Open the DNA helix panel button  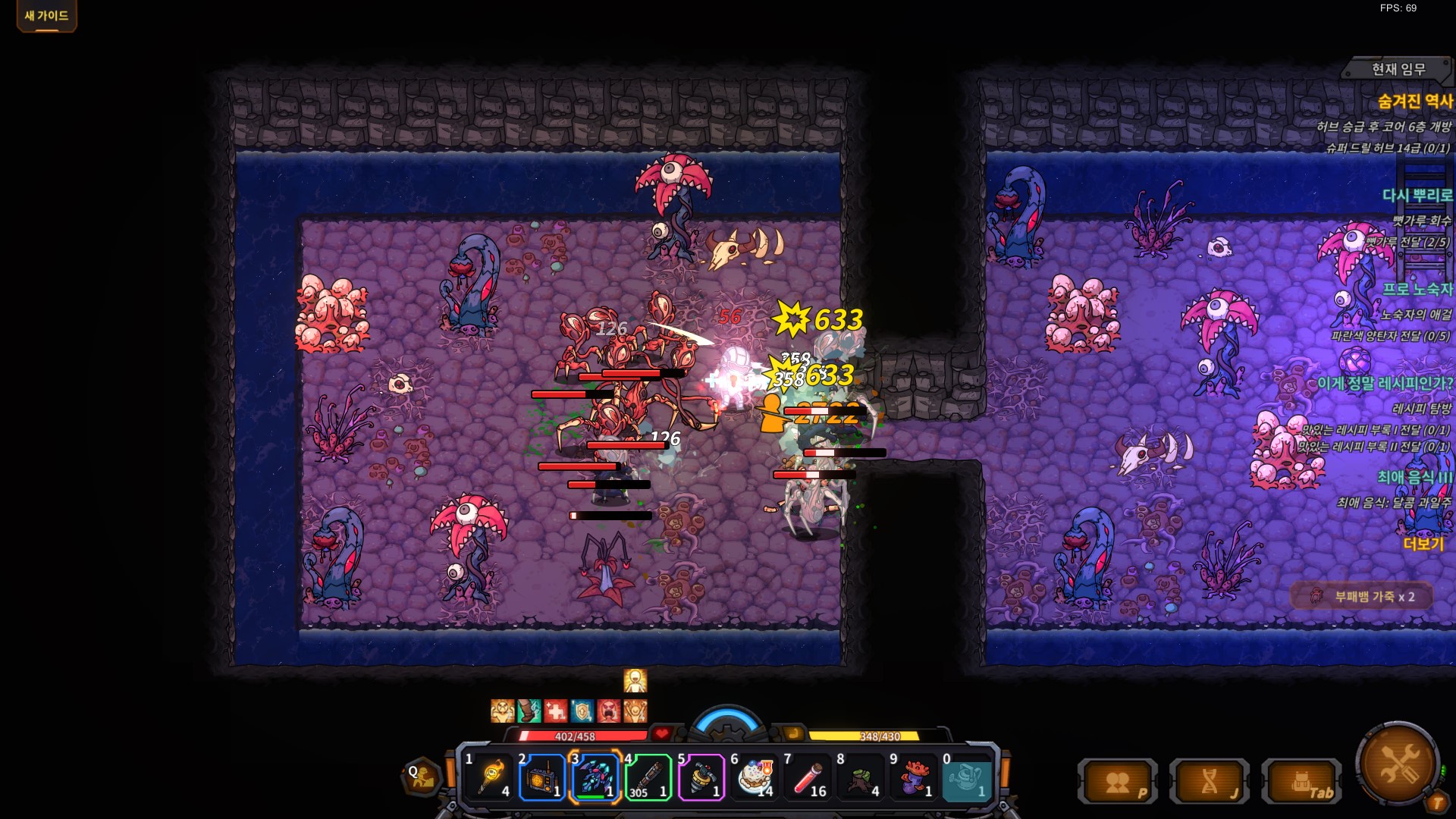1210,782
